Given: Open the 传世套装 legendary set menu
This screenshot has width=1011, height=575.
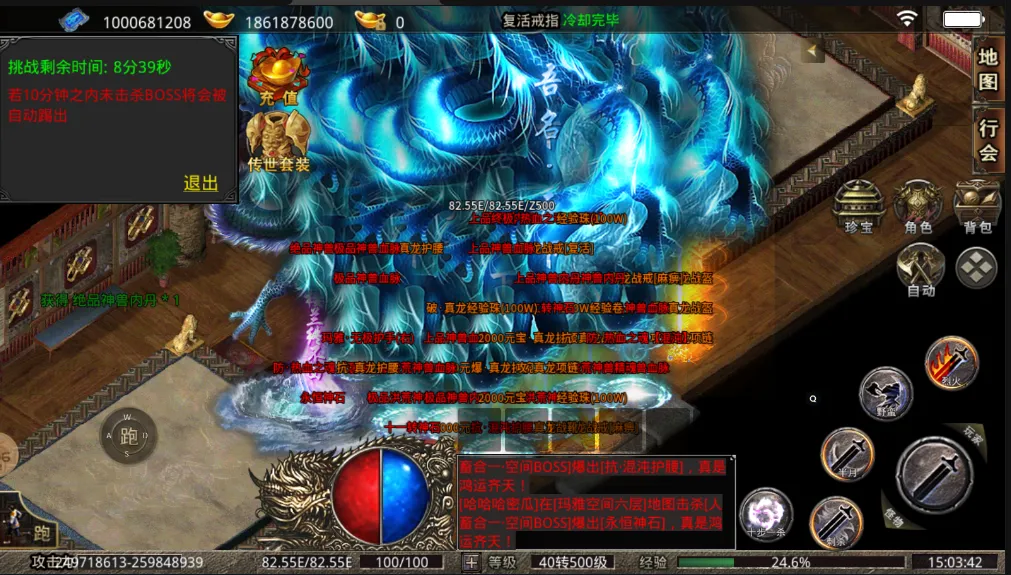Looking at the screenshot, I should (279, 141).
